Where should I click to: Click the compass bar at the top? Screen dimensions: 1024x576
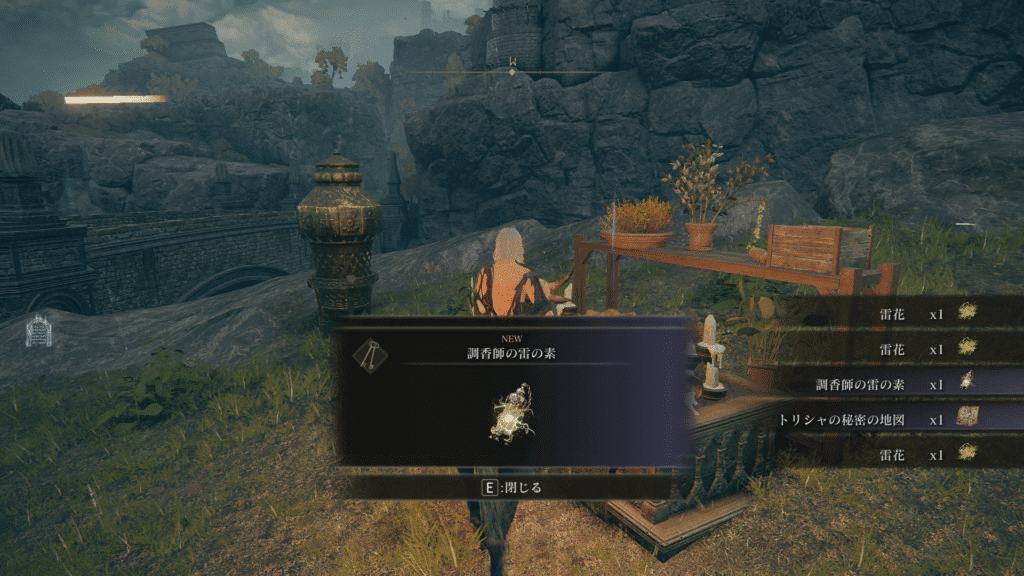point(512,71)
